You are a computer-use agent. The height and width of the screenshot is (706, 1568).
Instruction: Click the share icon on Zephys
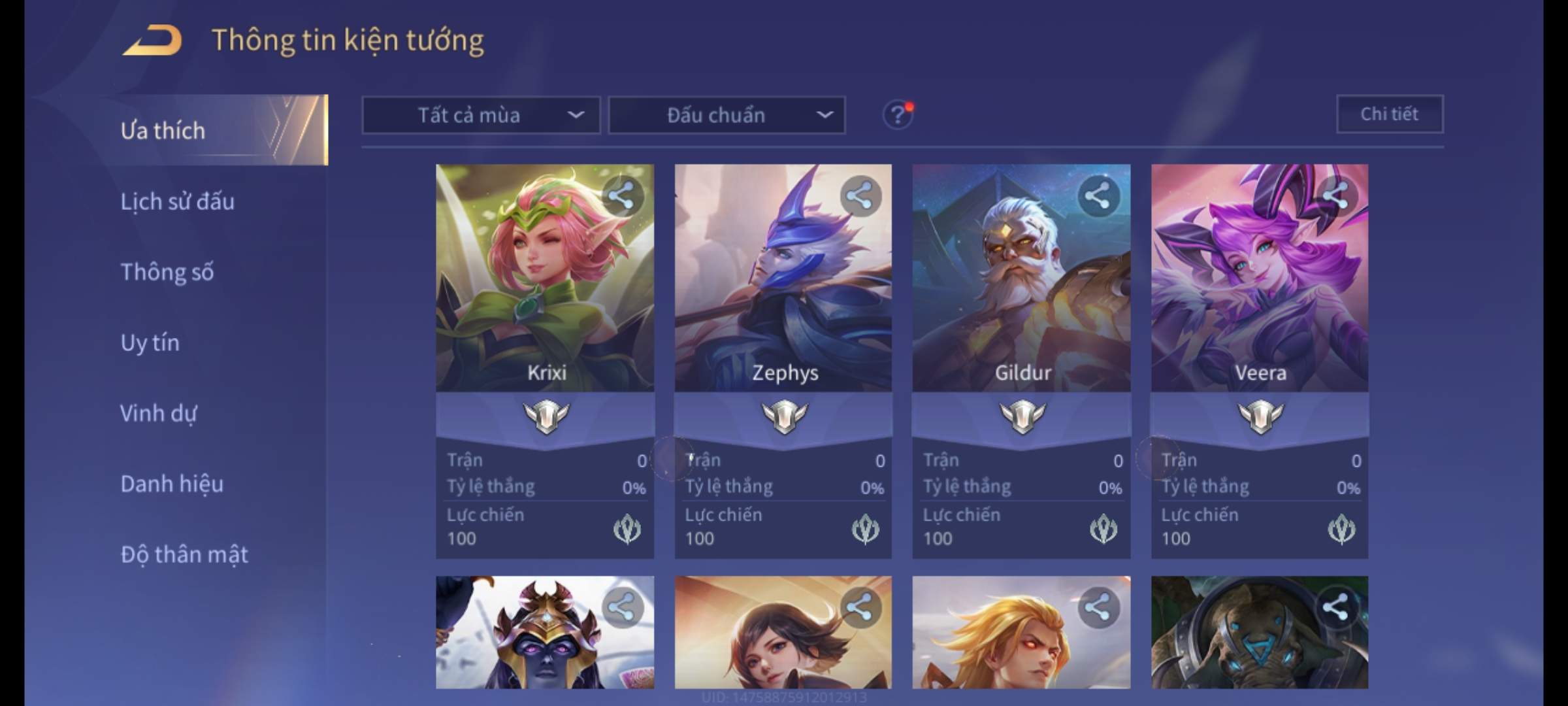click(x=860, y=195)
